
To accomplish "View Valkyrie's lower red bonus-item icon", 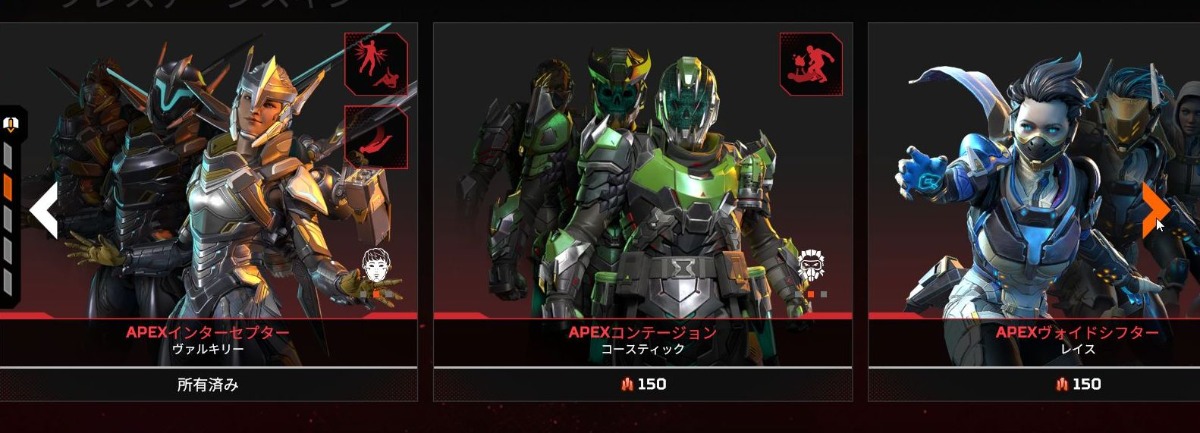I will (x=376, y=136).
